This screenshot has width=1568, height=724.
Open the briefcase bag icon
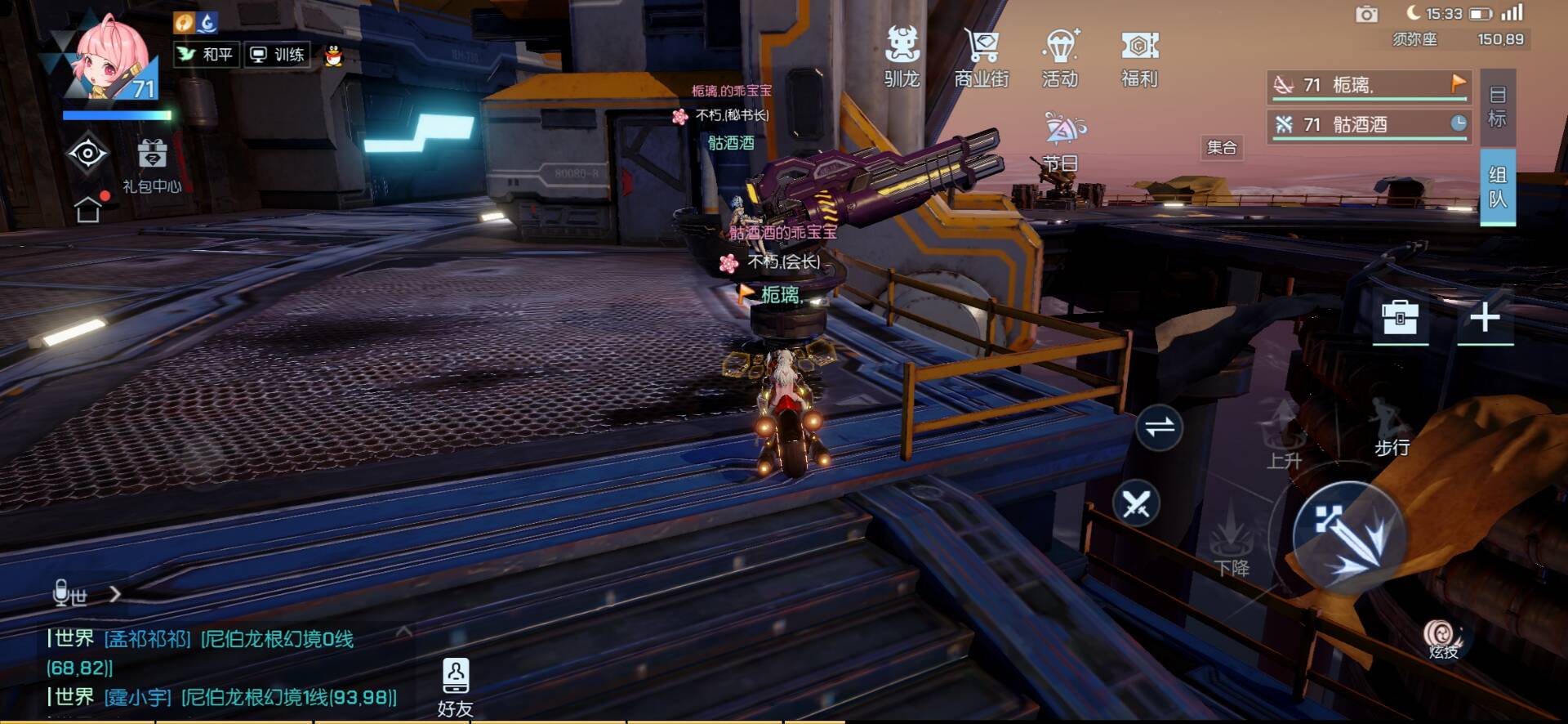[x=1400, y=318]
